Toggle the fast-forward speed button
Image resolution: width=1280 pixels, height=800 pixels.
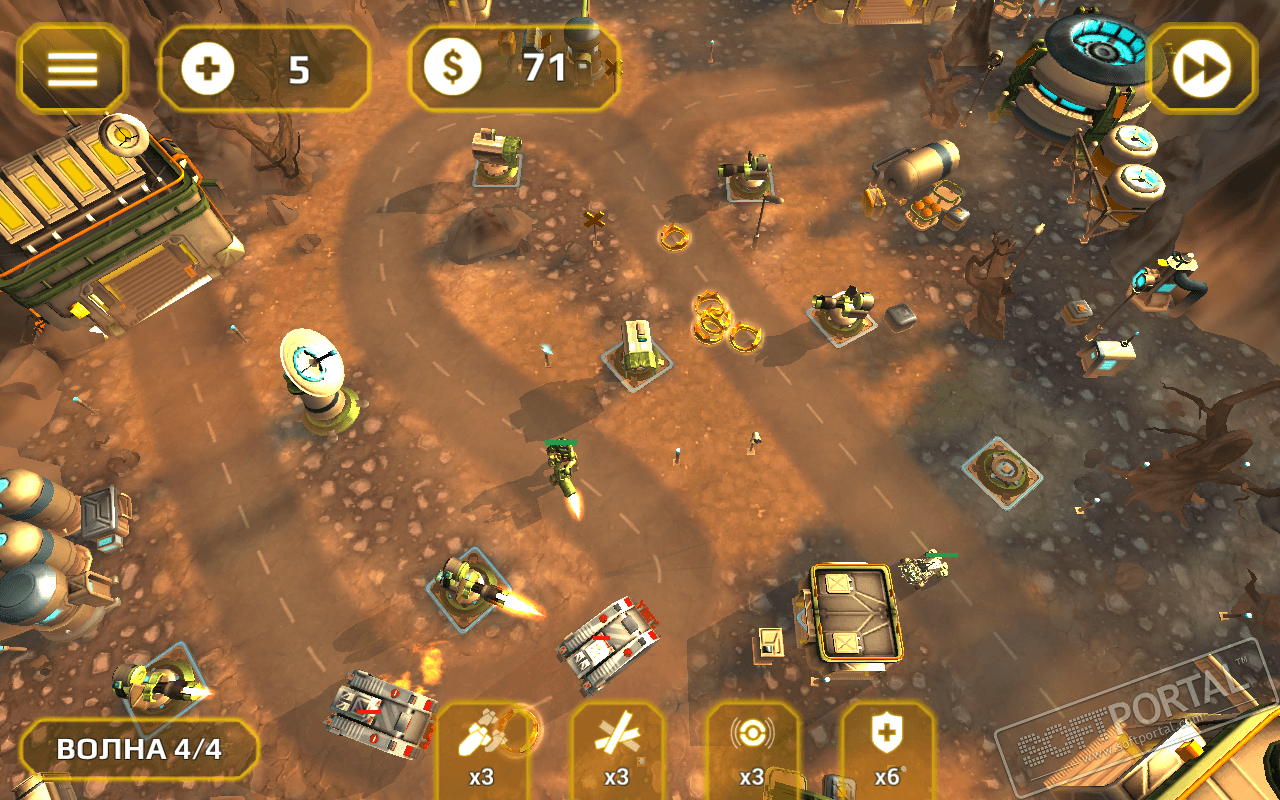pyautogui.click(x=1201, y=68)
